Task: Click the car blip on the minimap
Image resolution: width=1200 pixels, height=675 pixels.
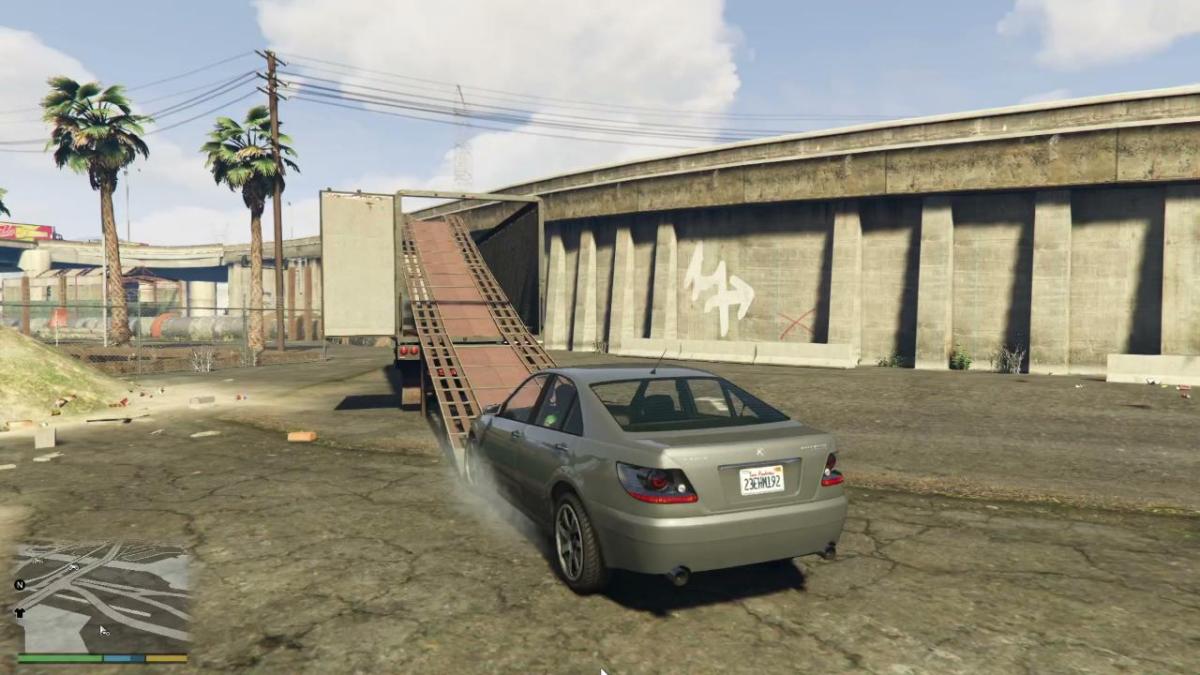Action: [73, 566]
